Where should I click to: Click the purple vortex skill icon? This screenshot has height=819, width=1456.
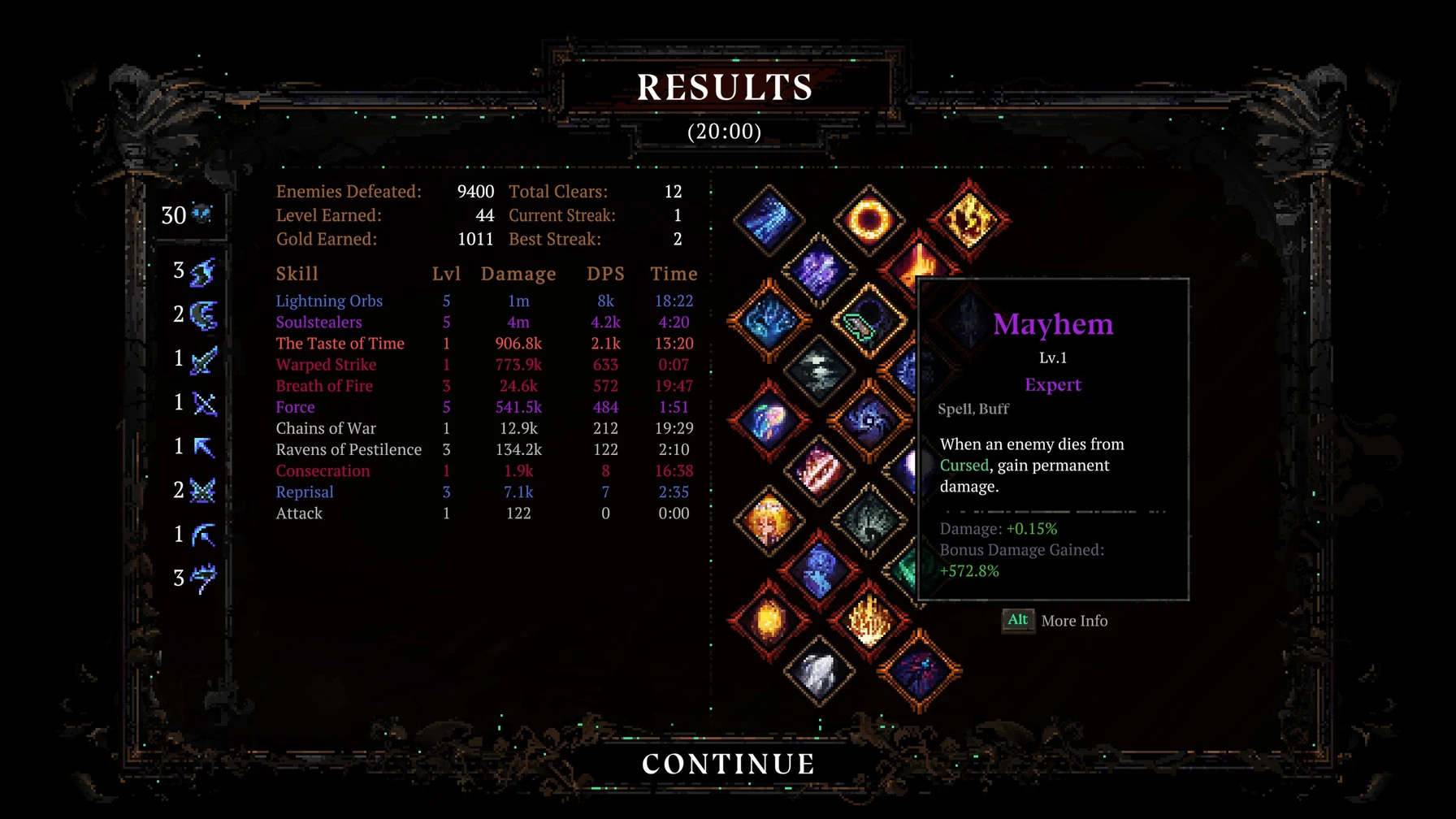(x=869, y=421)
